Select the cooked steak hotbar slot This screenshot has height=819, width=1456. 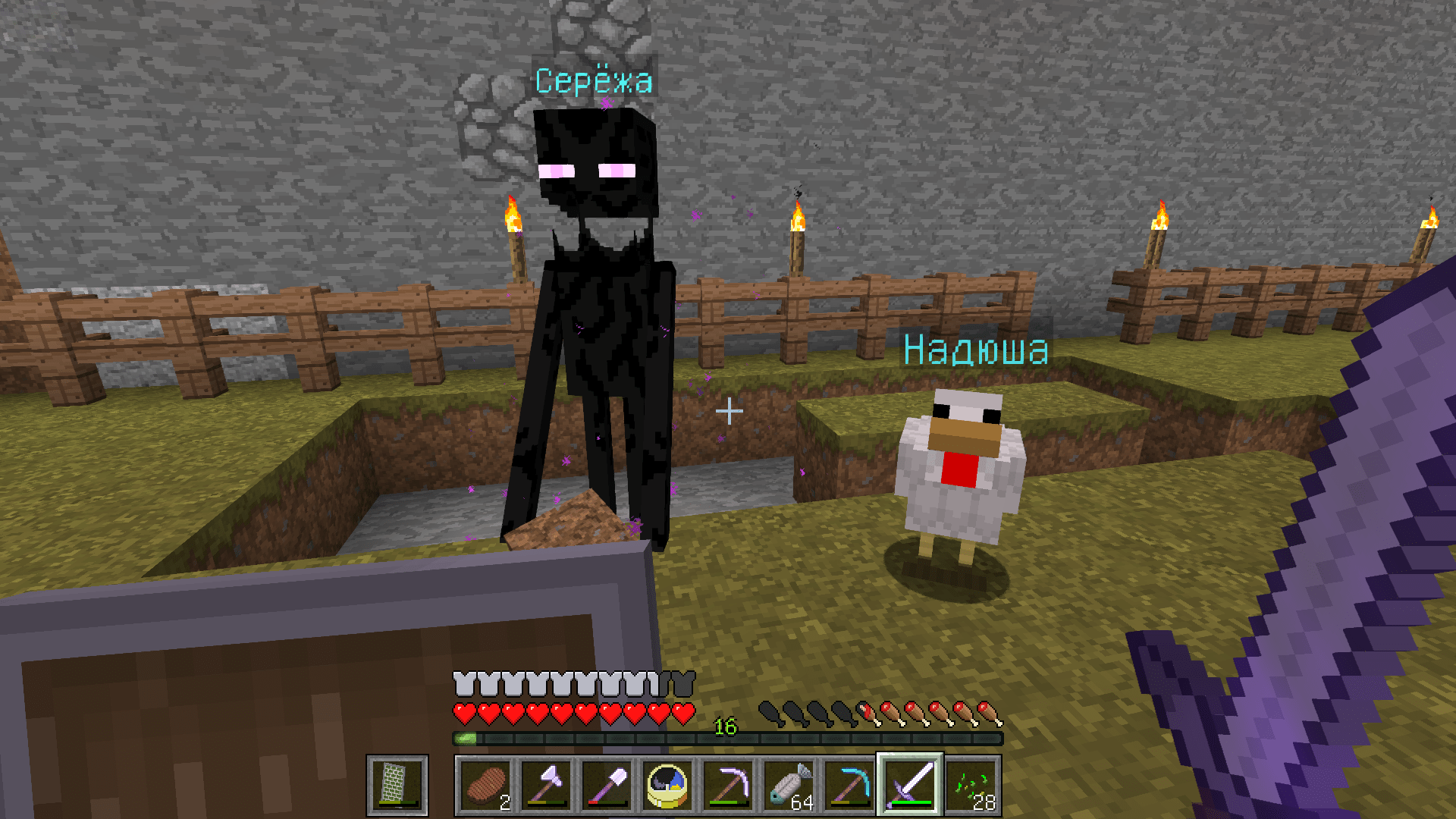coord(485,785)
